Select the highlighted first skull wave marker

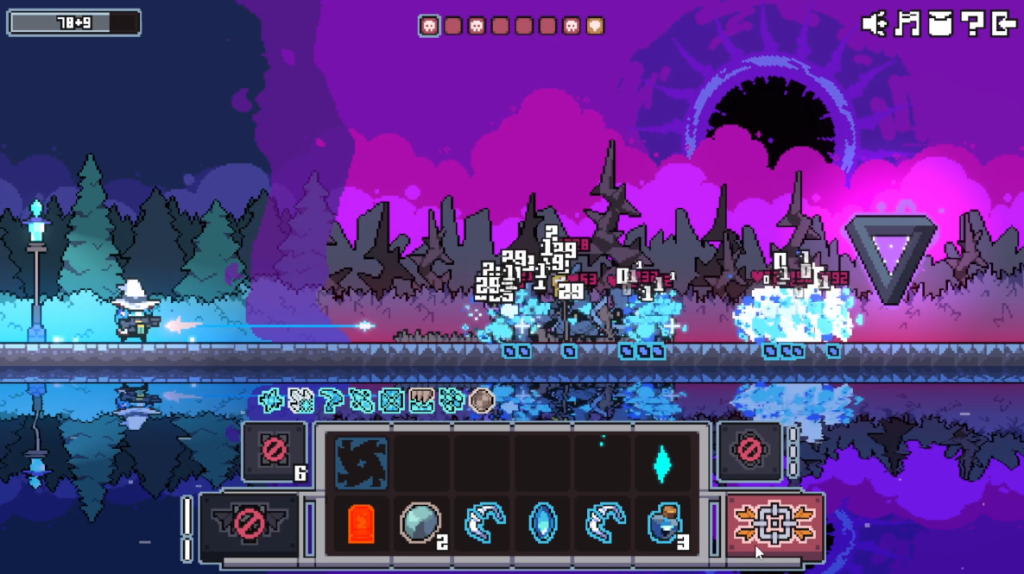(429, 26)
